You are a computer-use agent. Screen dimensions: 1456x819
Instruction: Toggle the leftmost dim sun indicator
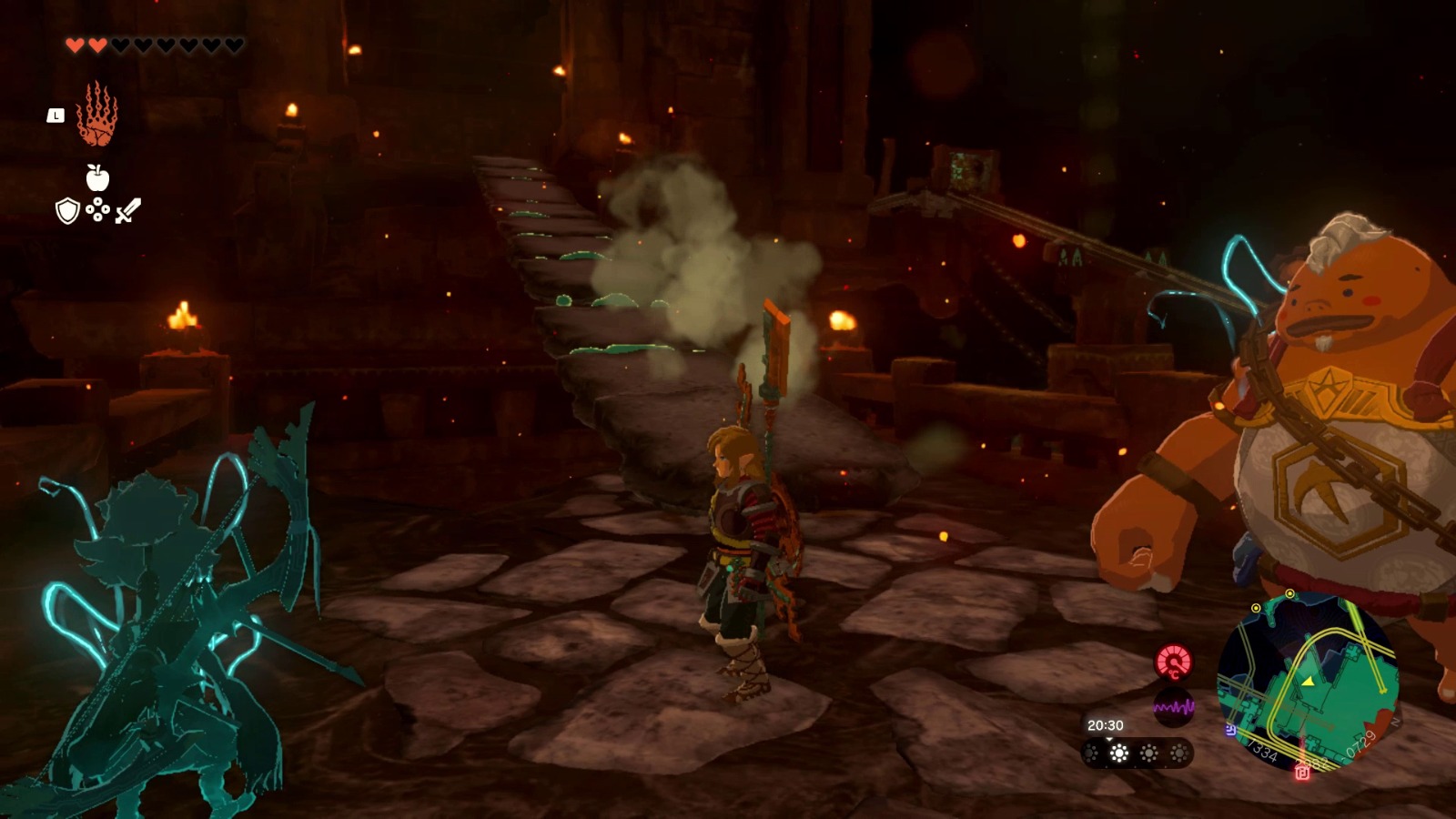pyautogui.click(x=1089, y=753)
